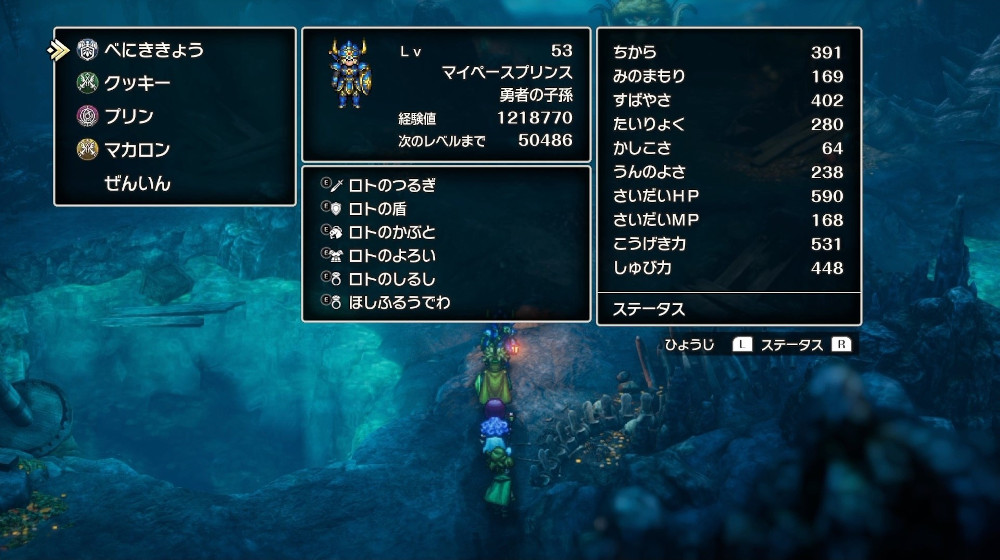Select the ロトのつるぎ equipment slot
This screenshot has width=1000, height=560.
(392, 185)
